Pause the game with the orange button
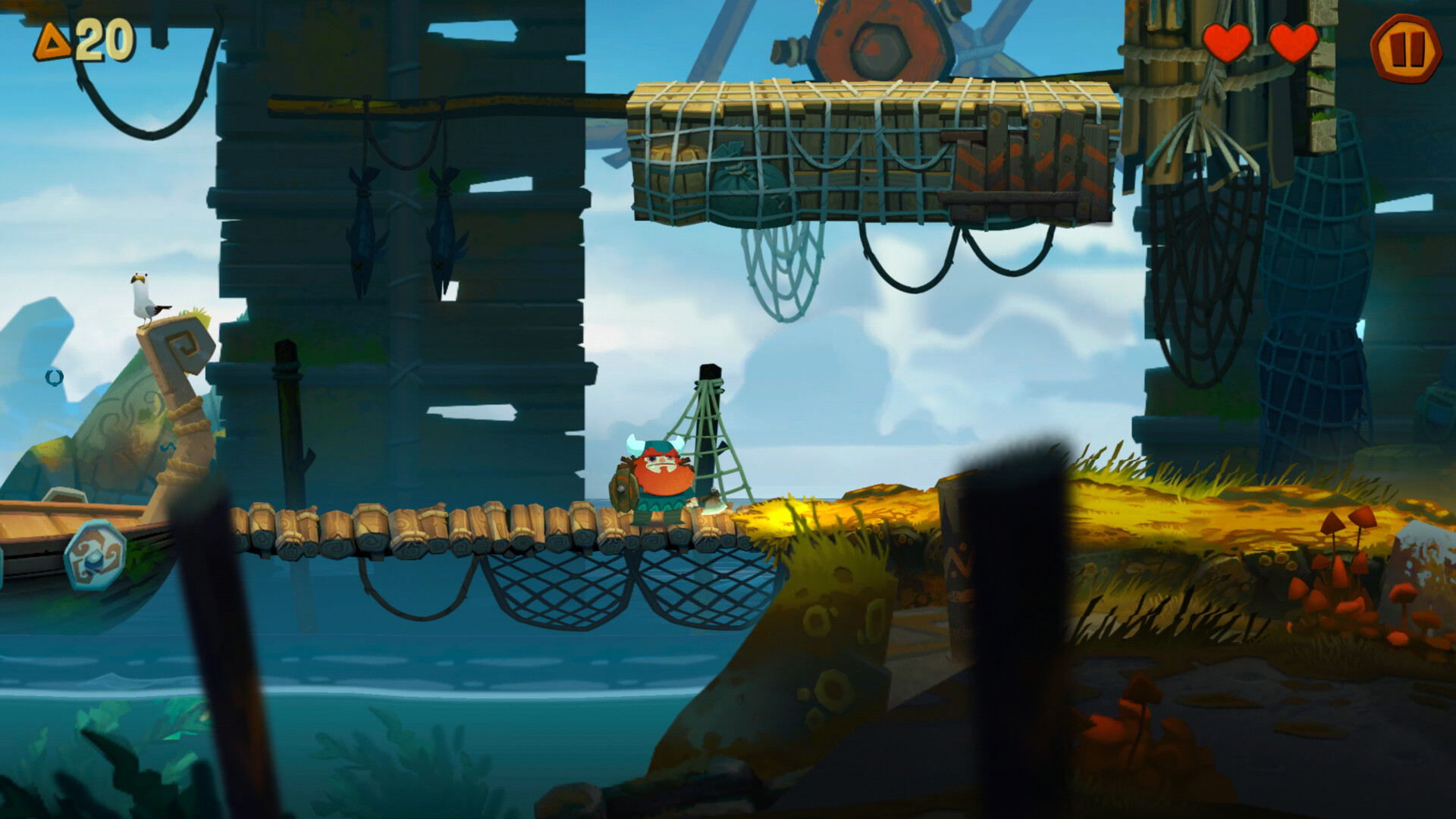1456x819 pixels. 1405,48
